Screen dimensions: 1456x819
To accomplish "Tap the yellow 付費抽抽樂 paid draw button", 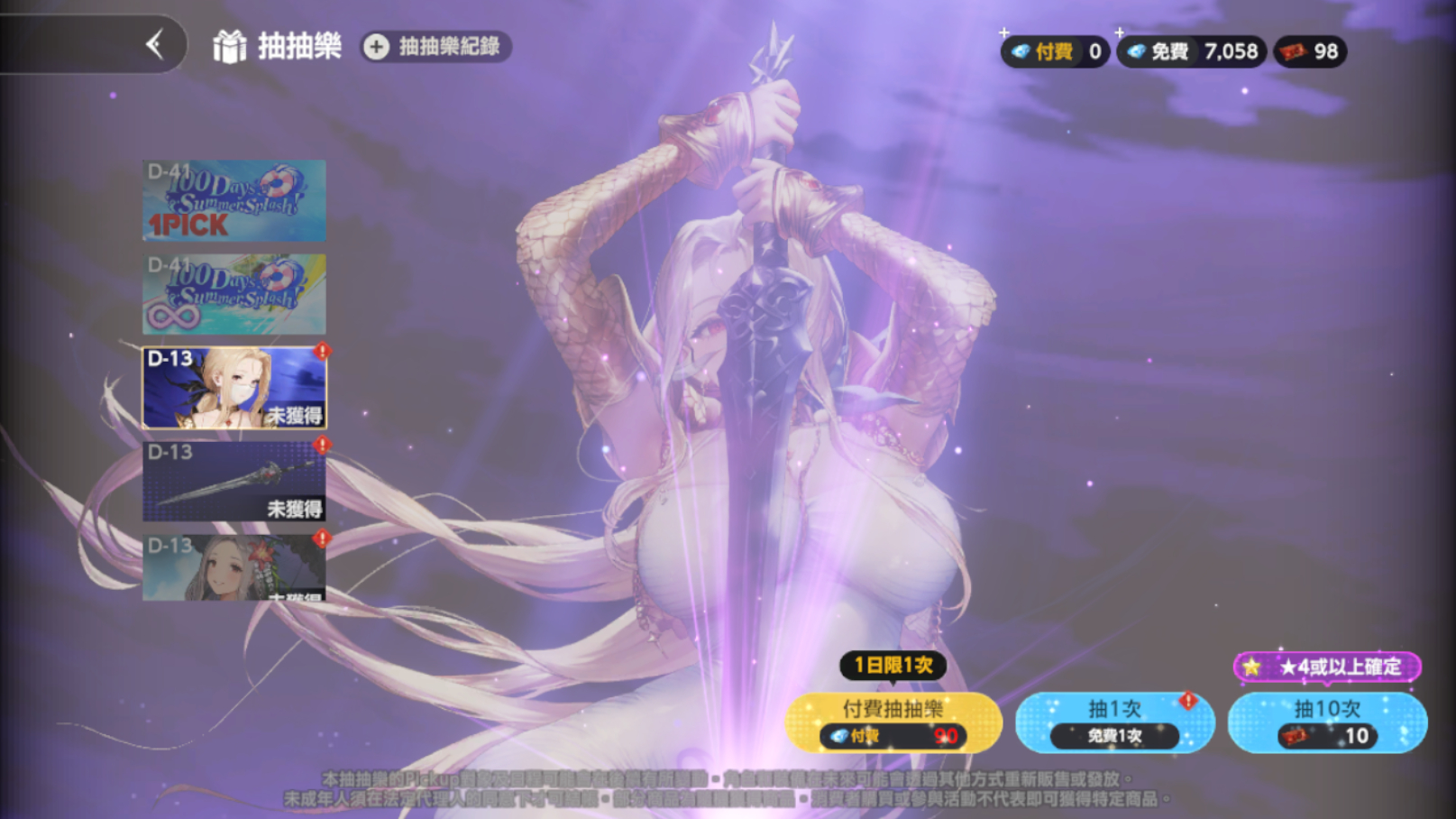I will click(x=893, y=722).
